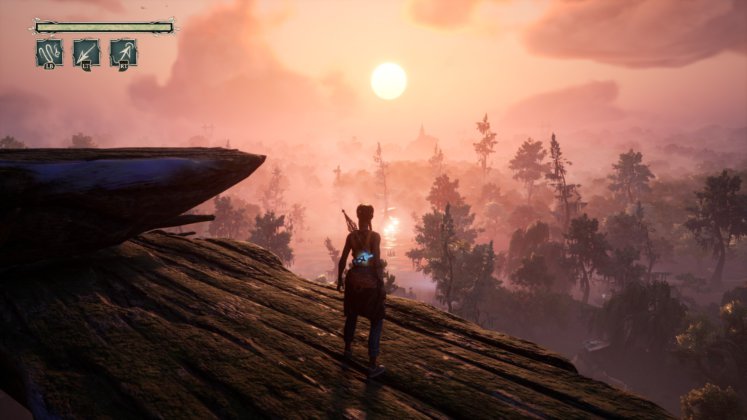Viewport: 747px width, 420px height.
Task: Select the coiled rope tool icon
Action: [x=49, y=53]
